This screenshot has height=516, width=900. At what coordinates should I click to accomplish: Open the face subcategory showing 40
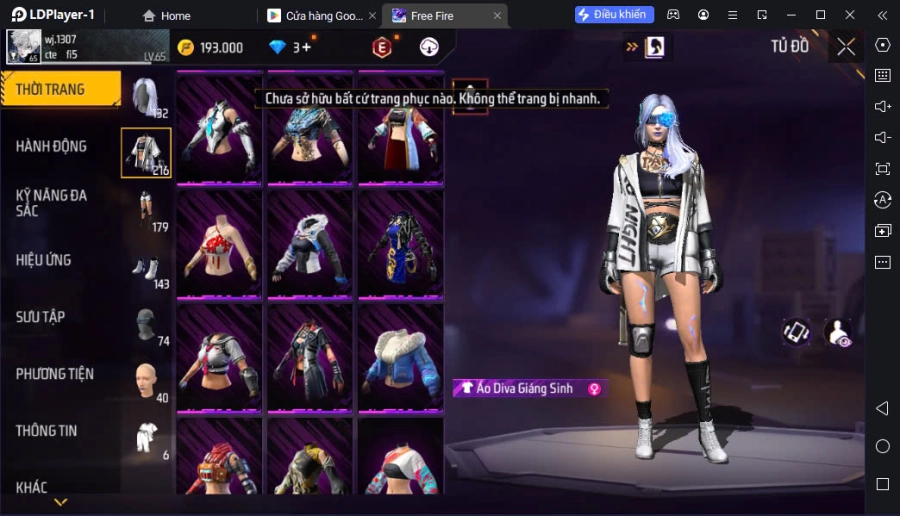click(x=146, y=381)
